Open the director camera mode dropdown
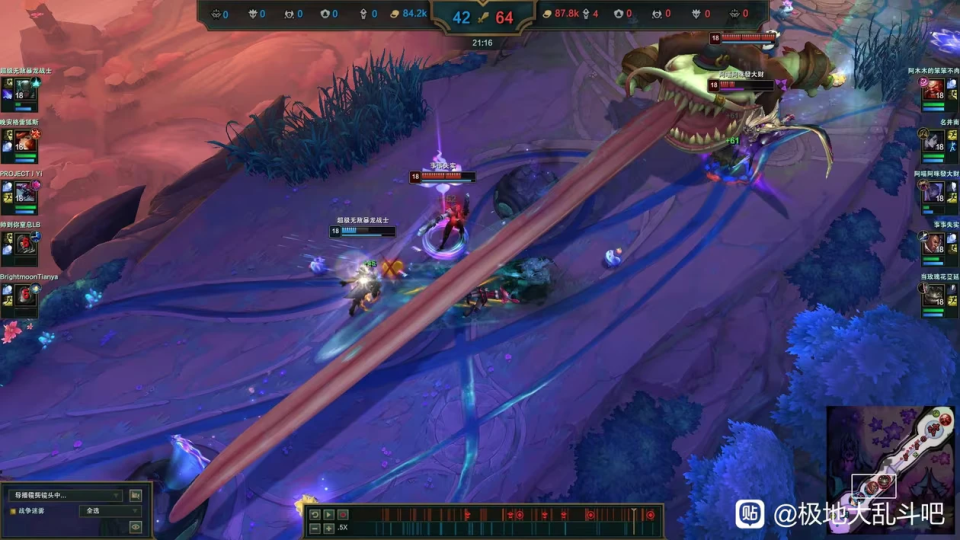960x540 pixels. pos(65,495)
